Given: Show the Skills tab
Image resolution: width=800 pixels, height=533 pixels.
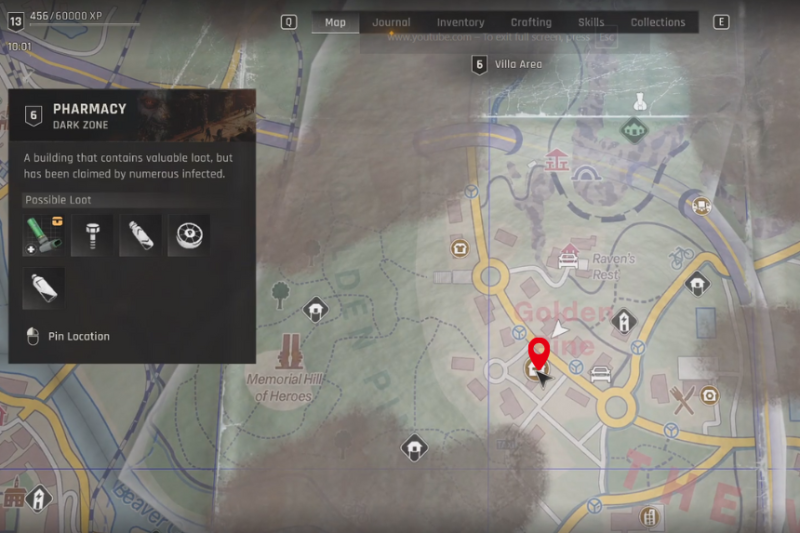Looking at the screenshot, I should pyautogui.click(x=591, y=22).
